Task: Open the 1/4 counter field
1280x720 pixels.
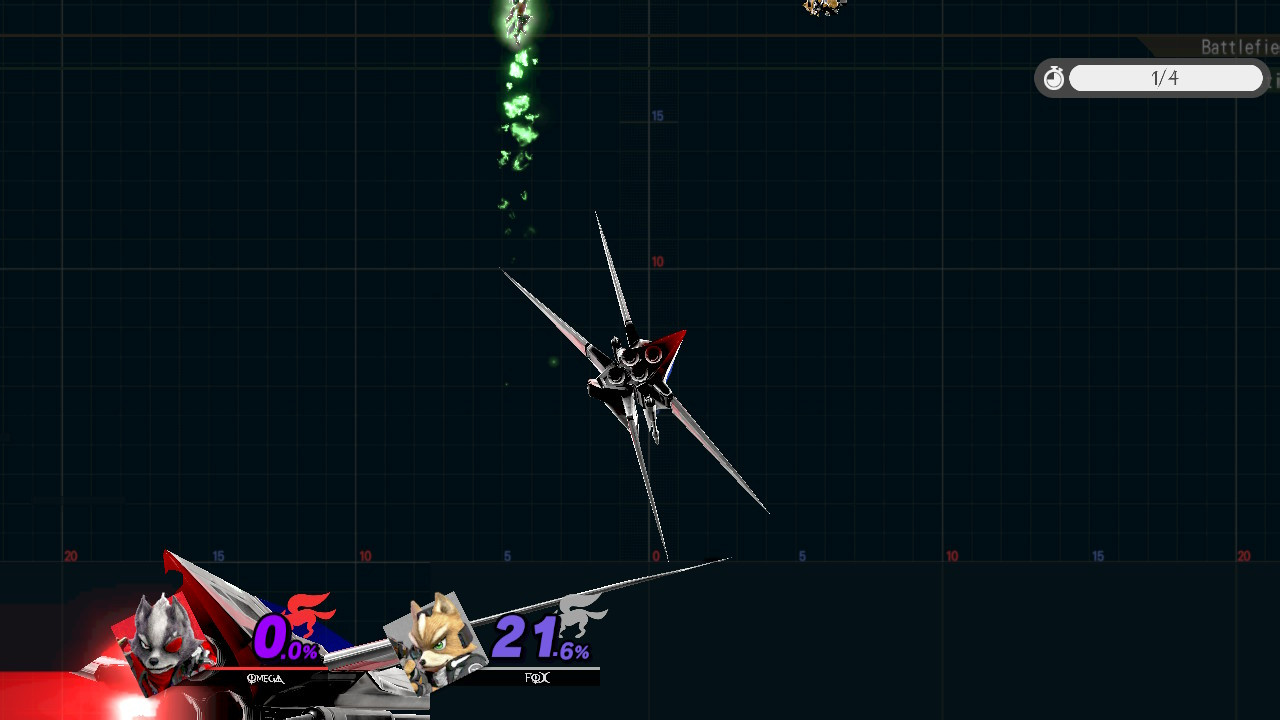Action: pyautogui.click(x=1166, y=78)
